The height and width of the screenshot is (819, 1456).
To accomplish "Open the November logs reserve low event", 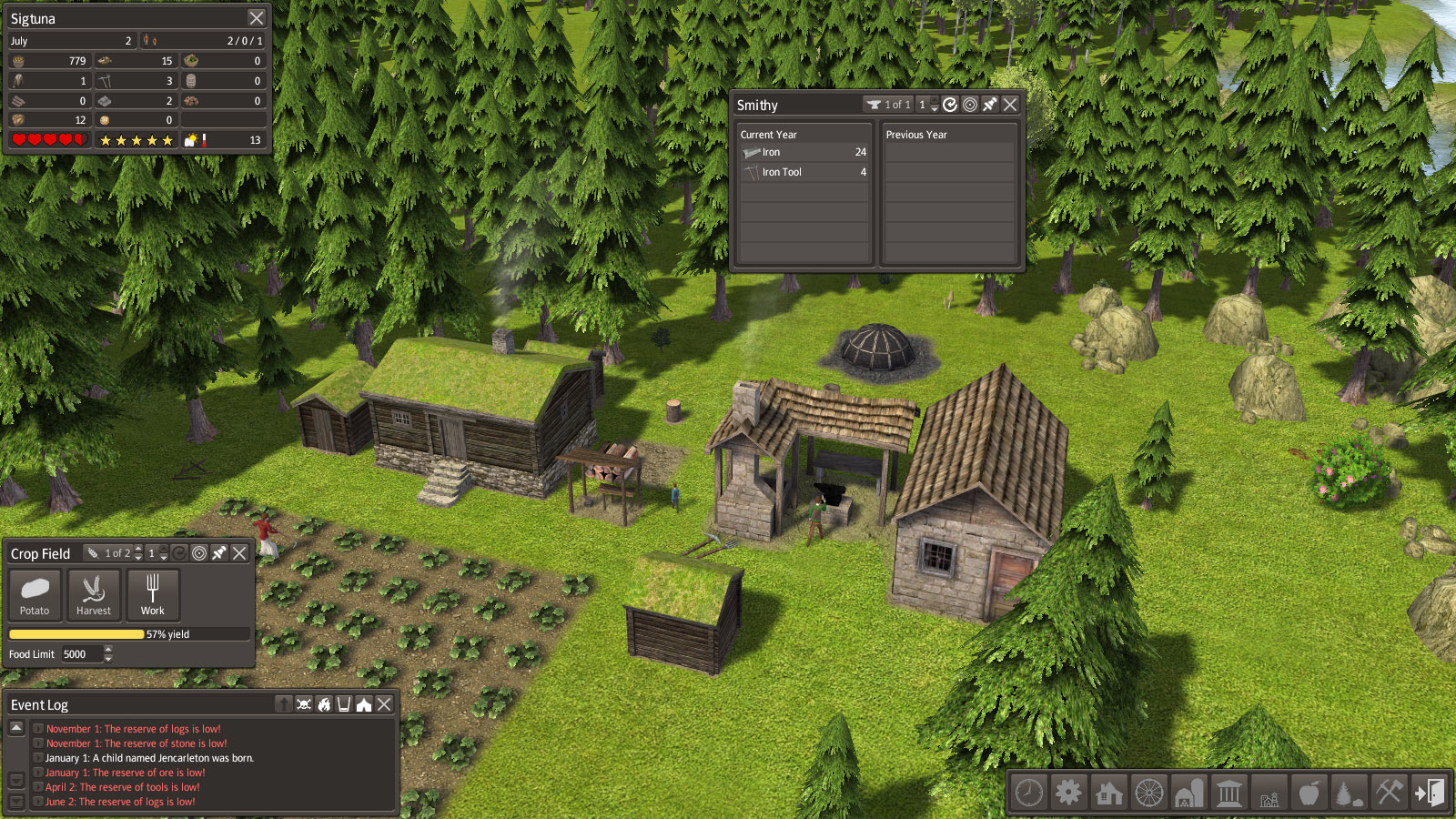I will 133,729.
